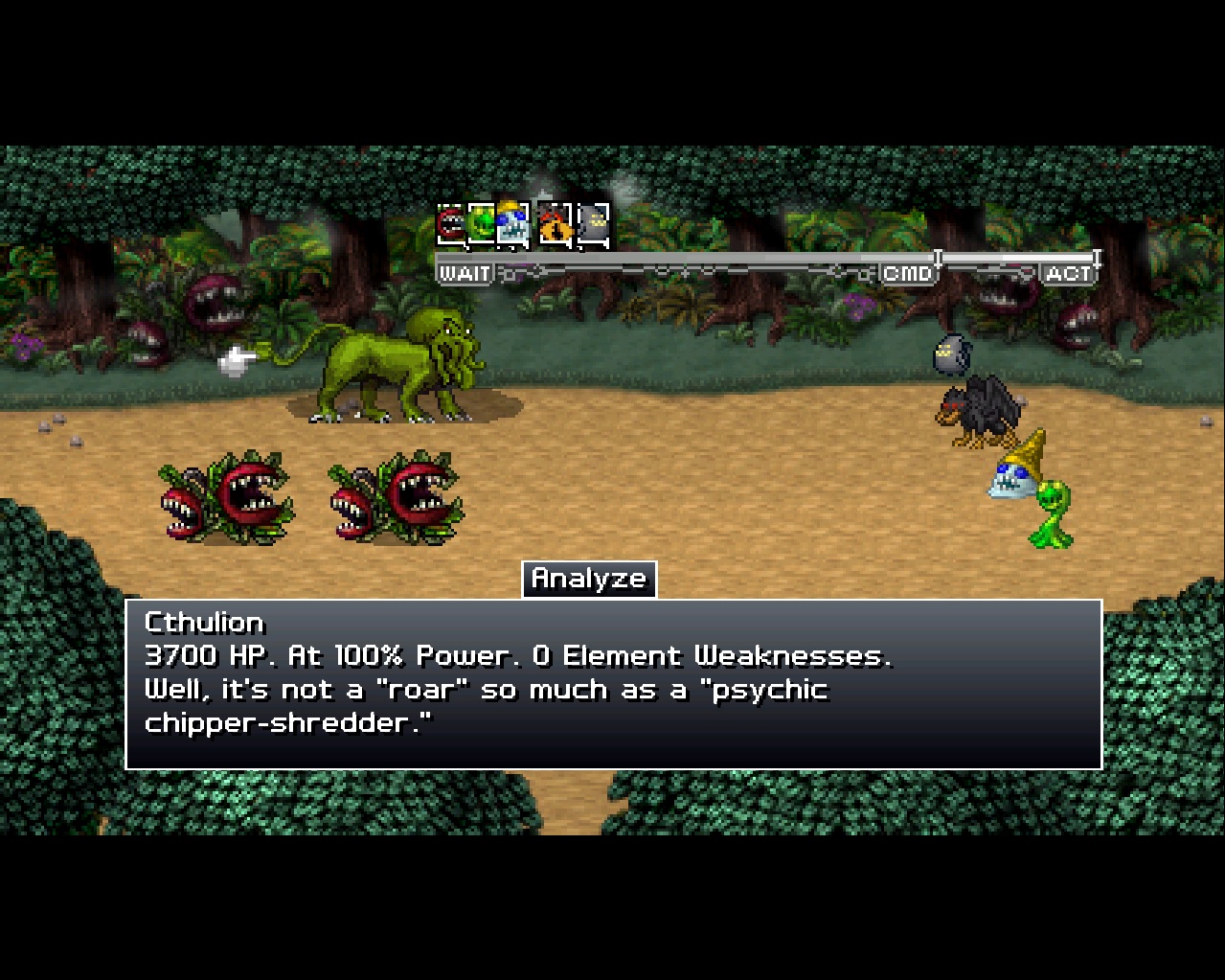Select the green slime turn-order portrait

481,224
